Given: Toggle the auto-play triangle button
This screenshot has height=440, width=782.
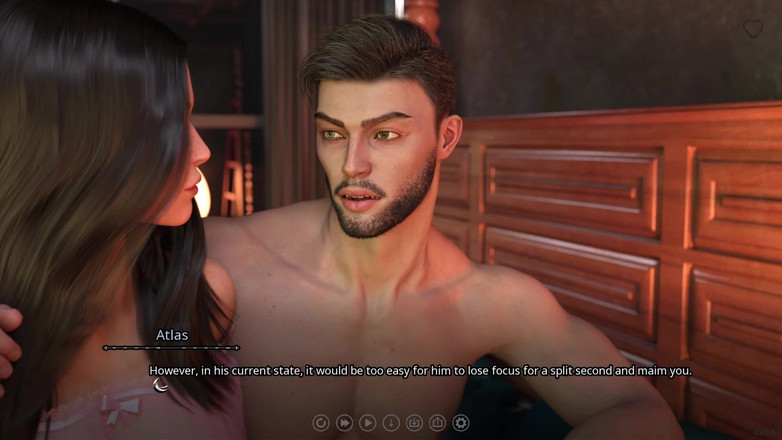Looking at the screenshot, I should point(368,423).
